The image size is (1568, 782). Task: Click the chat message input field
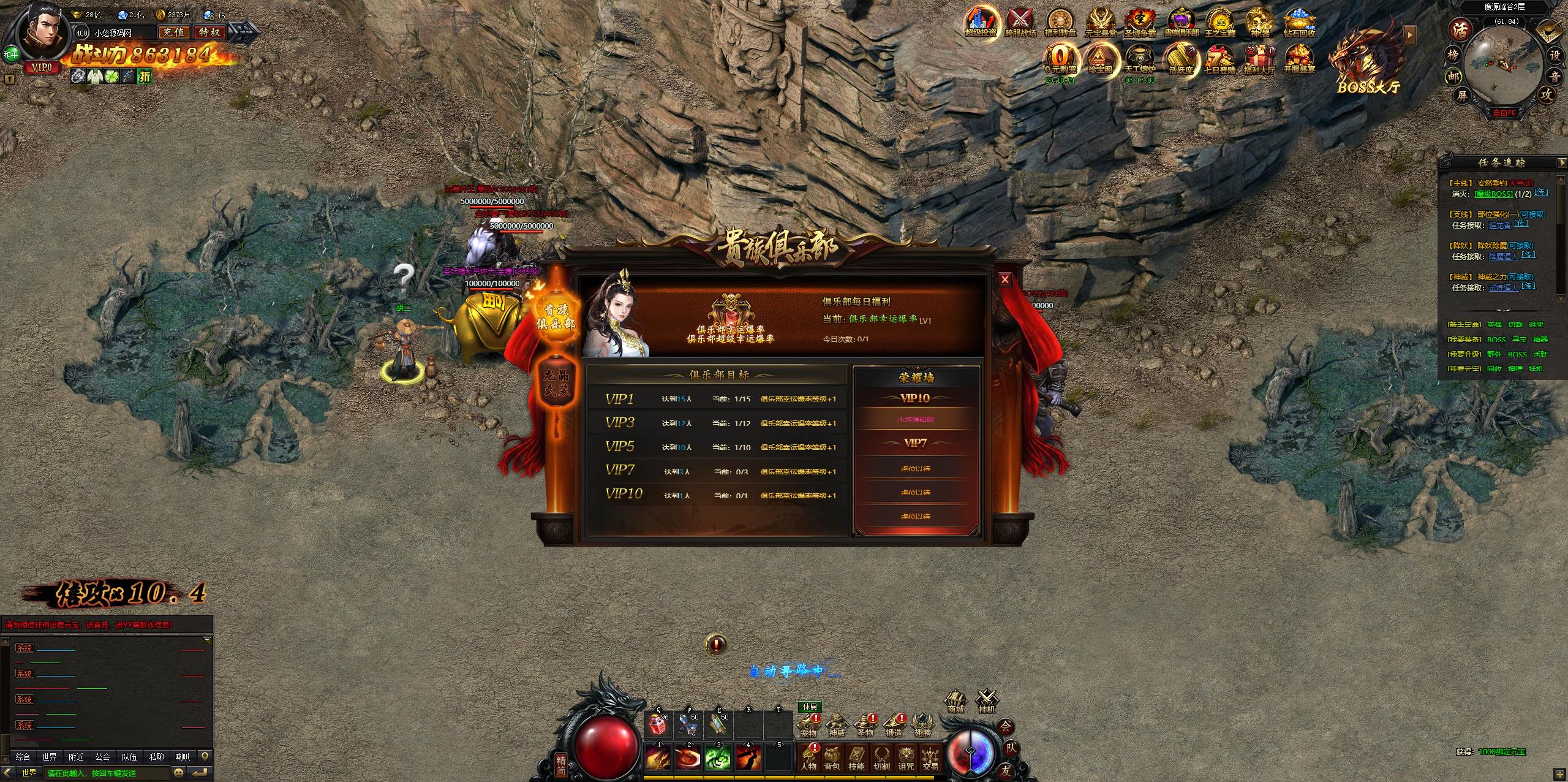click(107, 773)
